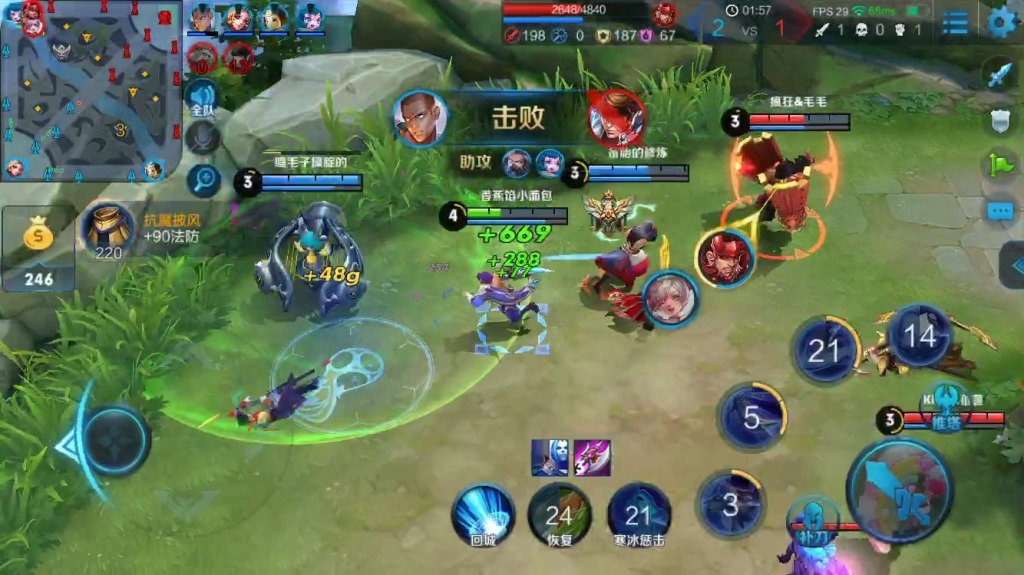Use the 恢复 heal ability
The image size is (1024, 575).
[559, 517]
